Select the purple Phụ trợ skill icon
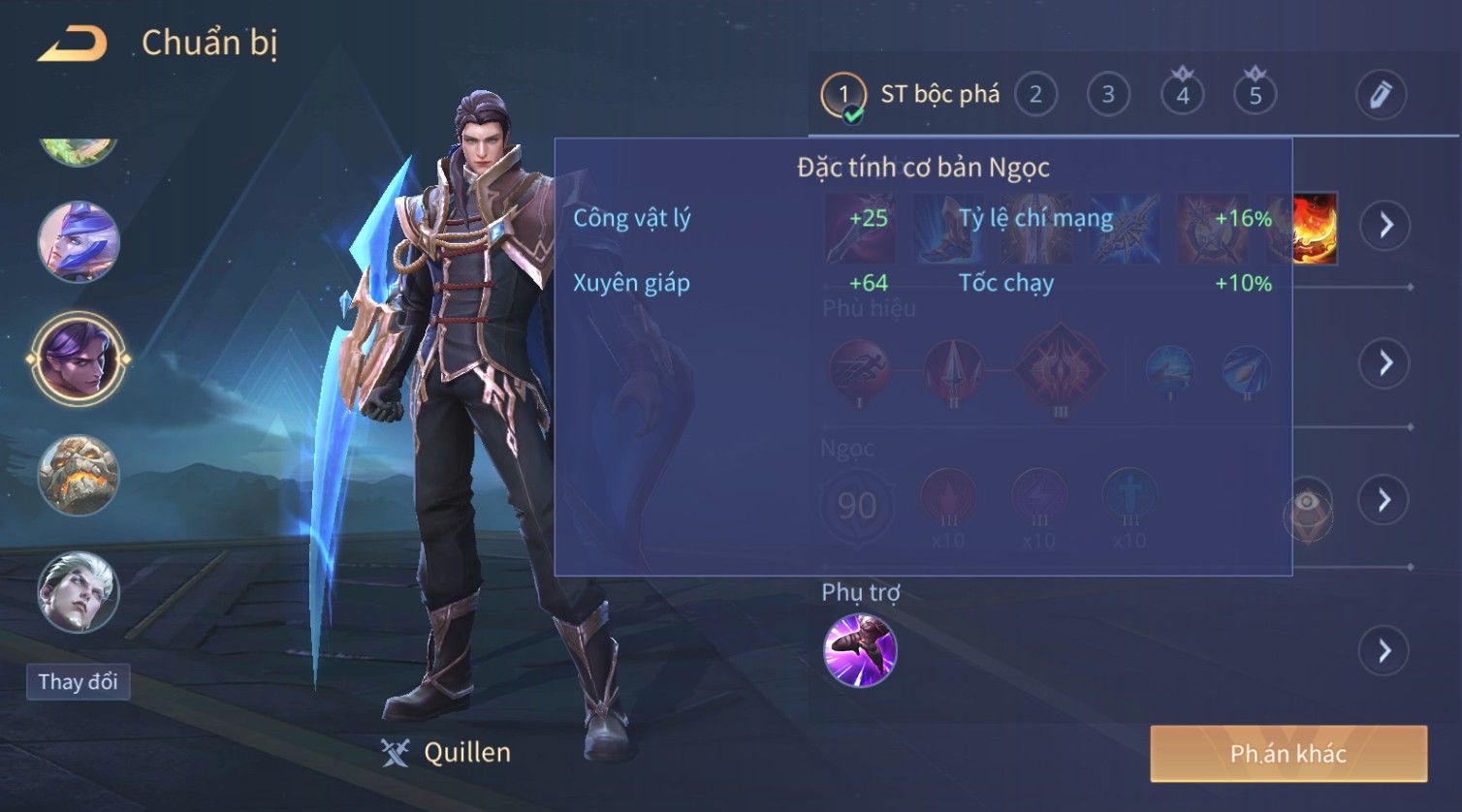This screenshot has height=812, width=1462. tap(859, 650)
